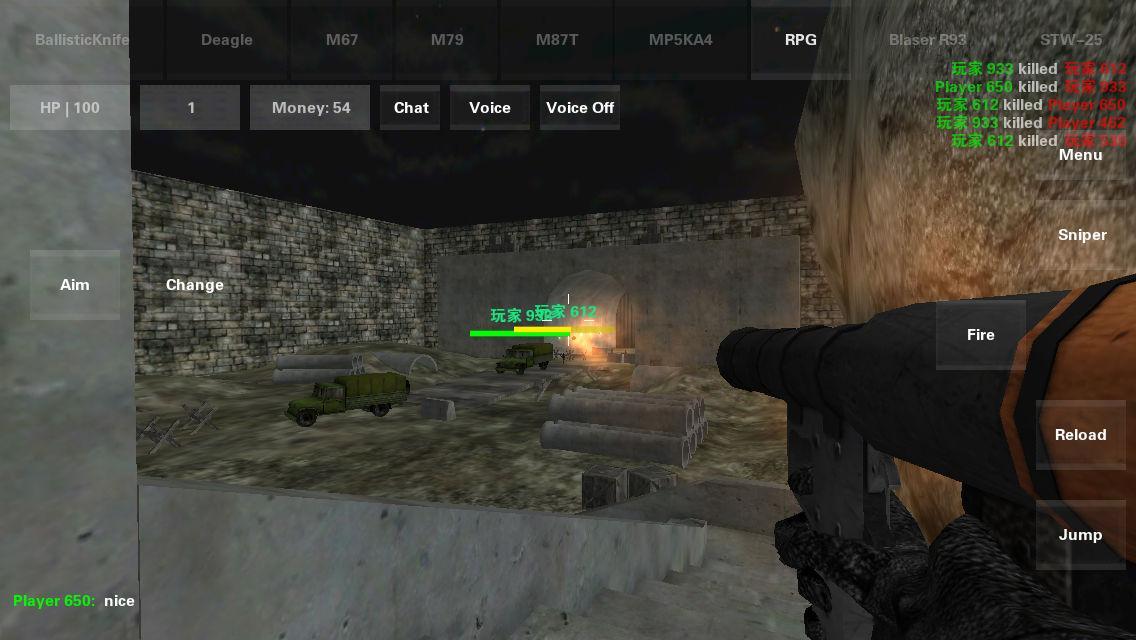This screenshot has height=640, width=1136.
Task: Equip the Blaser R93 rifle
Action: pyautogui.click(x=927, y=40)
